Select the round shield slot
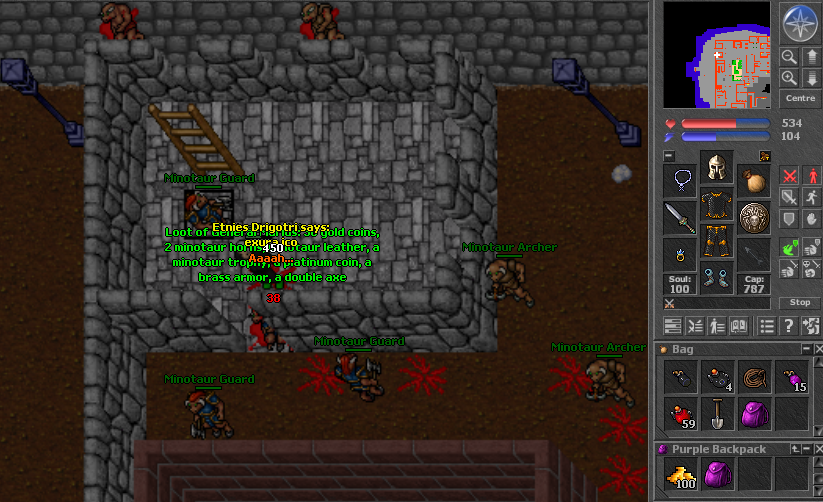 point(754,217)
